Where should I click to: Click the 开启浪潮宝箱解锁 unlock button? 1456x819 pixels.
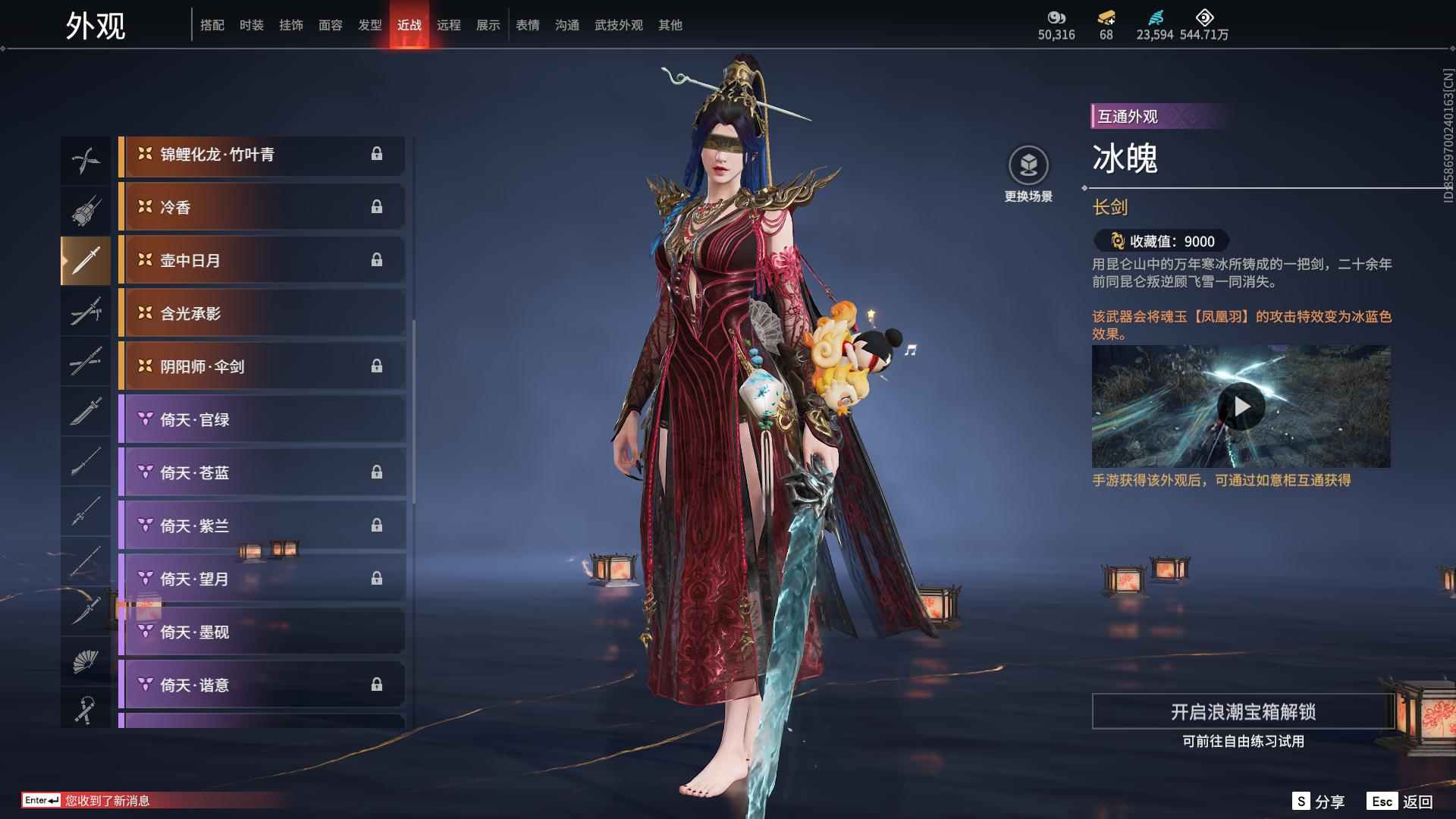(x=1242, y=711)
